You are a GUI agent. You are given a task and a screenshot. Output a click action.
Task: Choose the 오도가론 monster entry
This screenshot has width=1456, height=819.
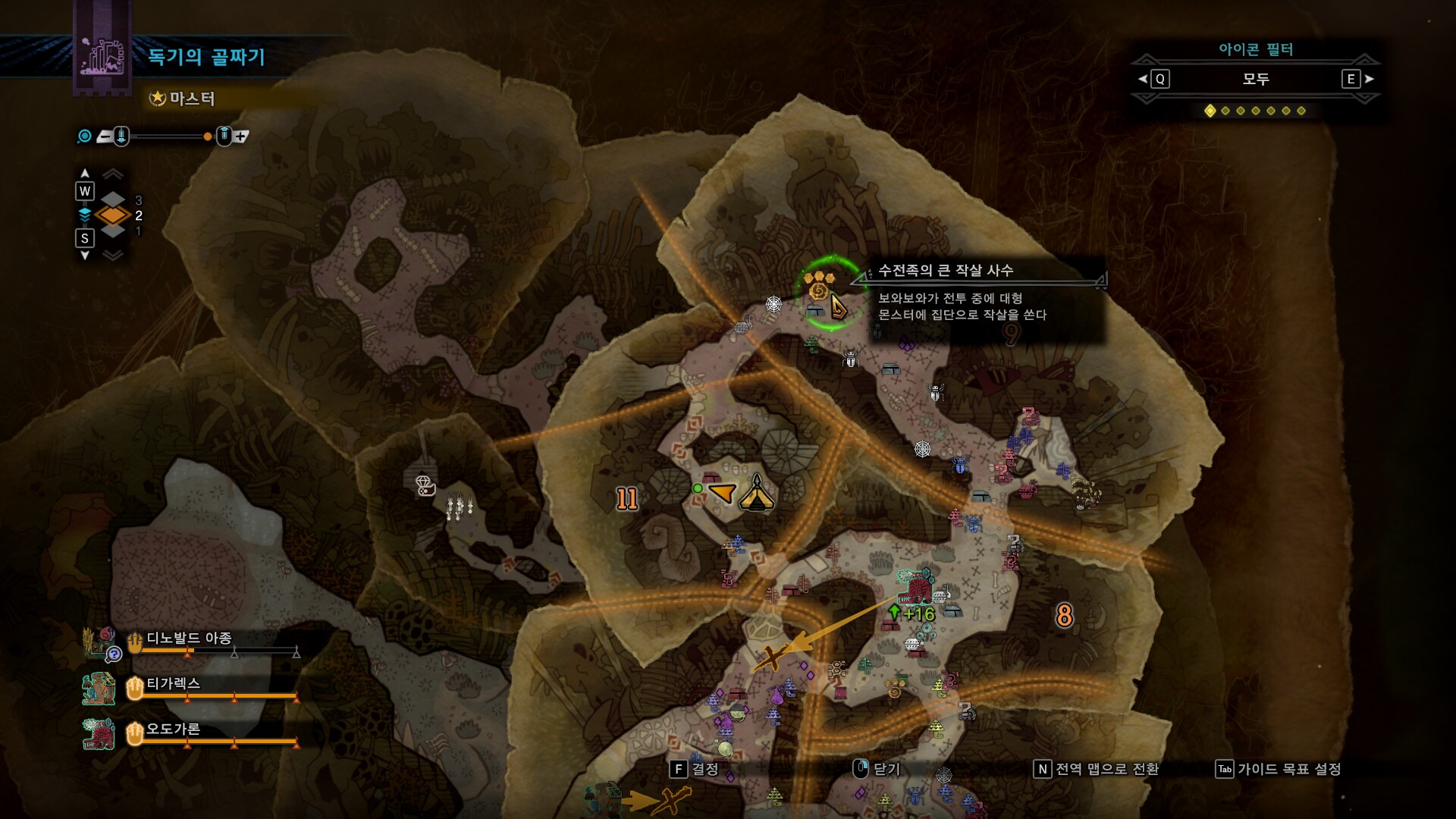[173, 730]
